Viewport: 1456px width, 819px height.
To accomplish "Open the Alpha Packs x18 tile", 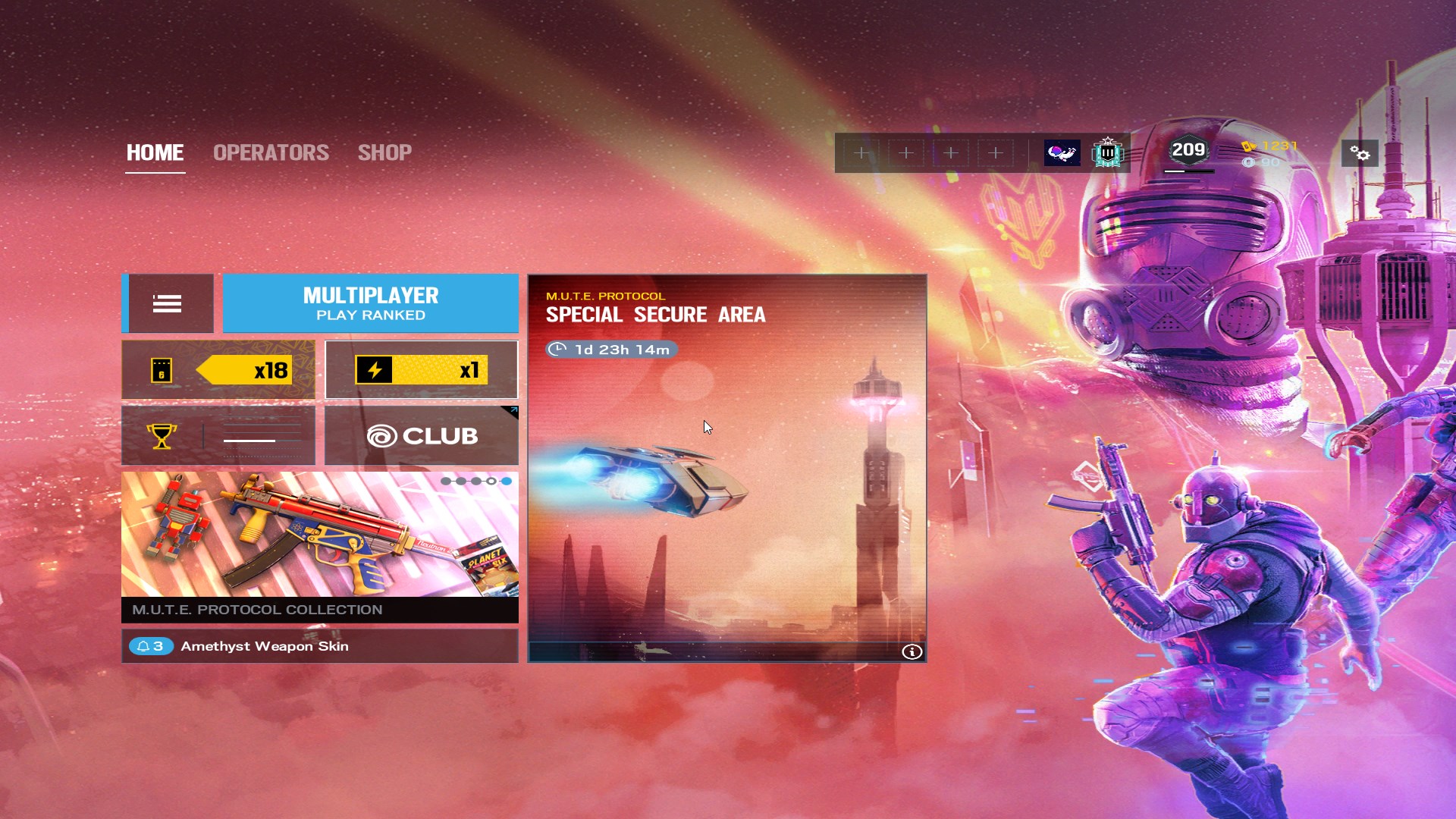I will pos(218,370).
